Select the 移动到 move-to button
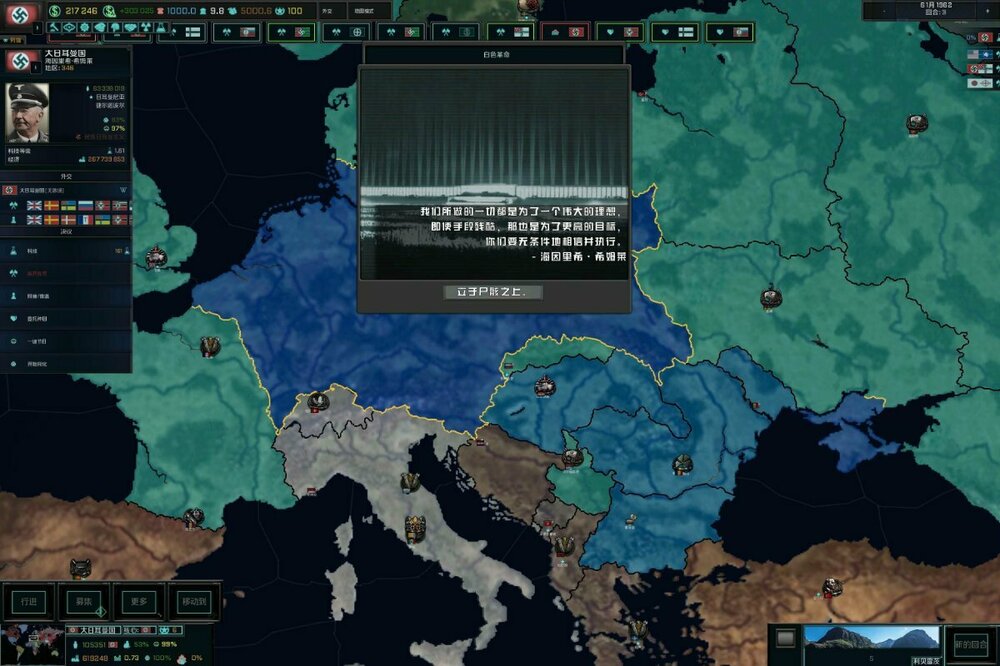Viewport: 1000px width, 666px height. [x=194, y=601]
